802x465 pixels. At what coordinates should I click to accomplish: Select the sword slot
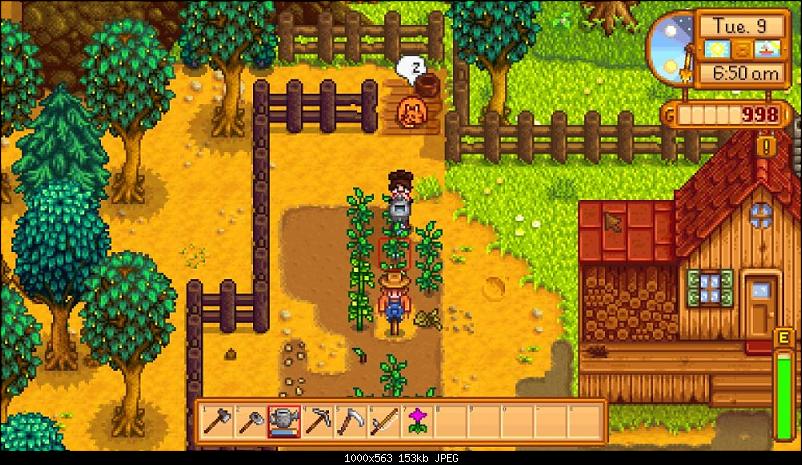[x=383, y=421]
